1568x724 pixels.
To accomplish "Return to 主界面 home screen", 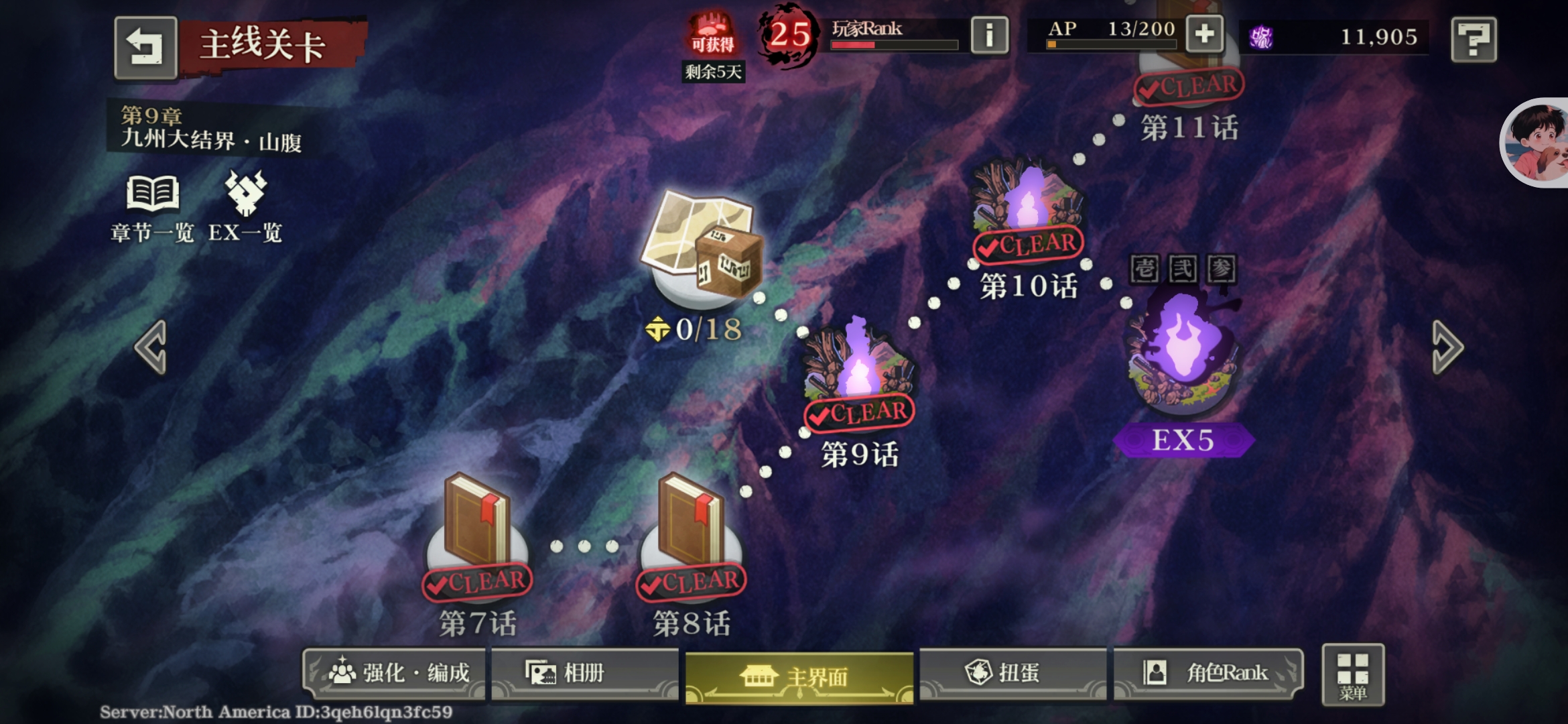I will coord(799,677).
